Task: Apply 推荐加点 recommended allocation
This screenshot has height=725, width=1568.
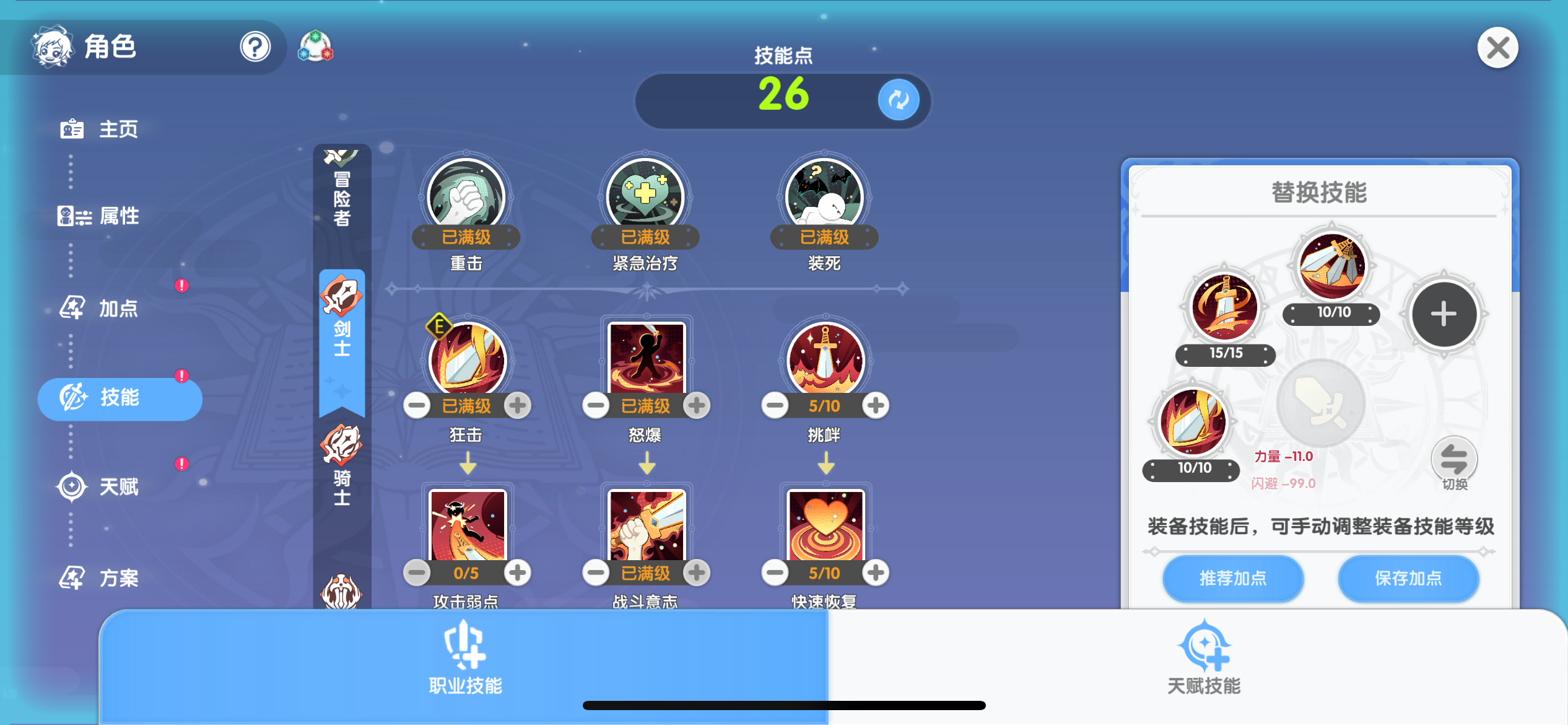Action: click(x=1232, y=578)
